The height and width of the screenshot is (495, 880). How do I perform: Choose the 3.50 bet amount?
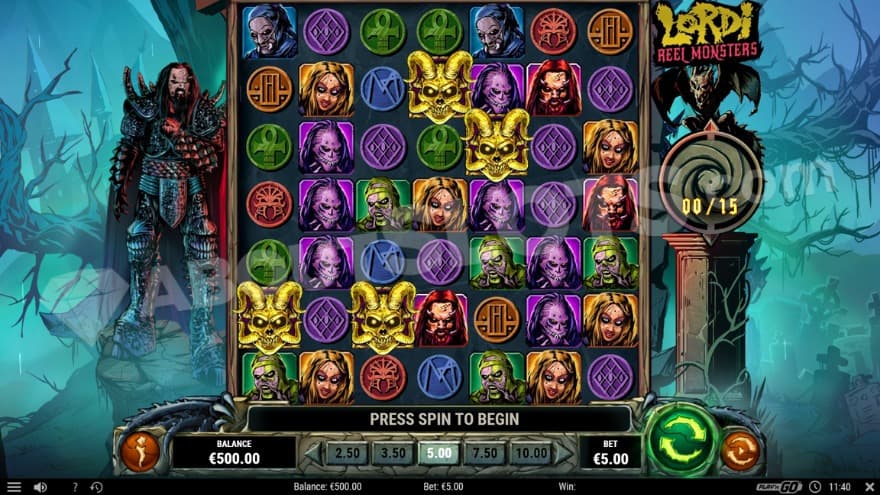pyautogui.click(x=392, y=452)
